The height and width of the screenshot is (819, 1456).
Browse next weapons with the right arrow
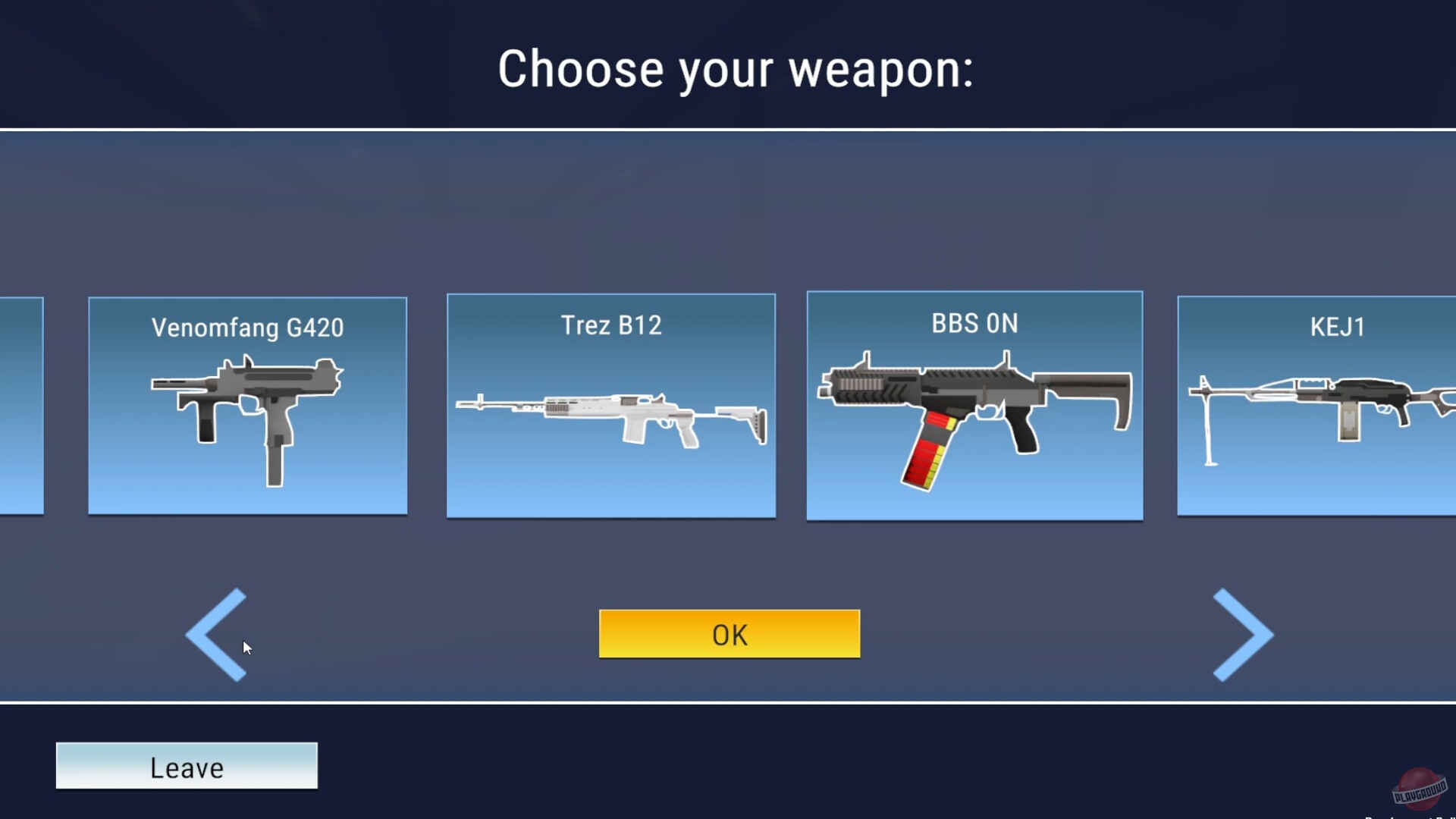click(1242, 635)
